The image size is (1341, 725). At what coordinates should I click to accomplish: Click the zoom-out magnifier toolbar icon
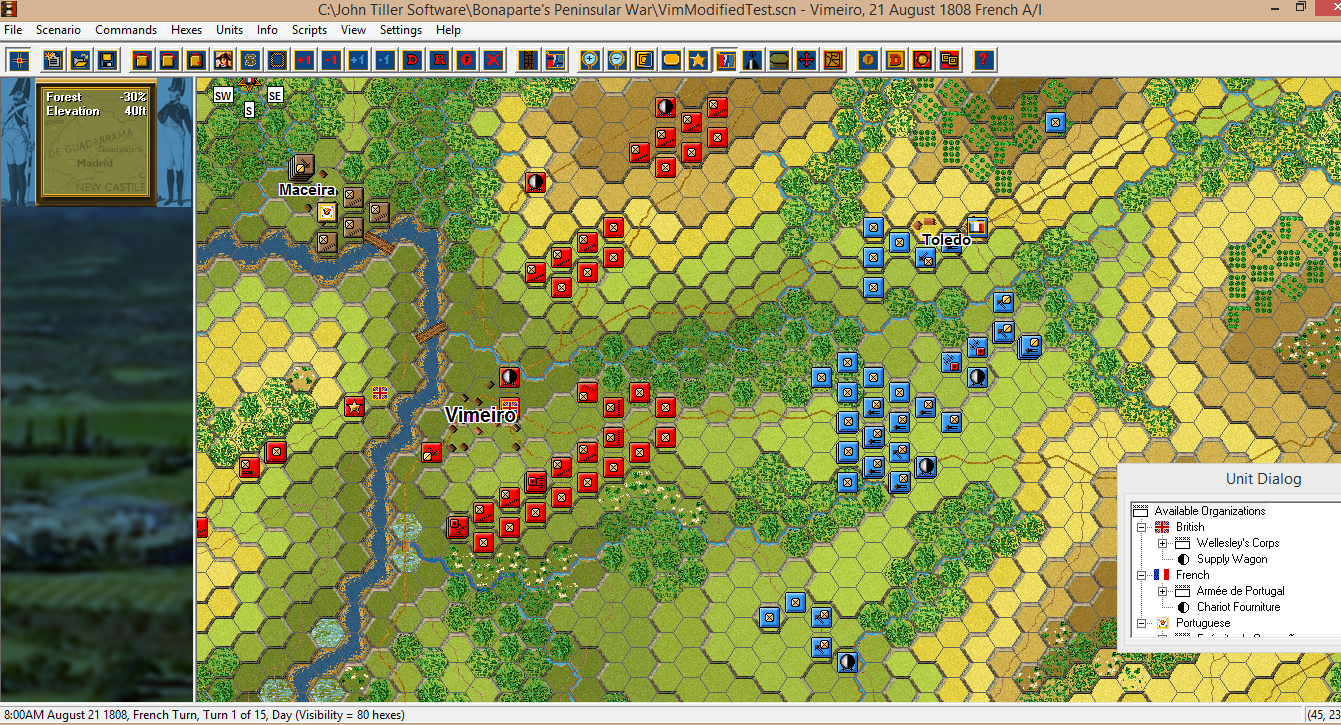pyautogui.click(x=616, y=60)
